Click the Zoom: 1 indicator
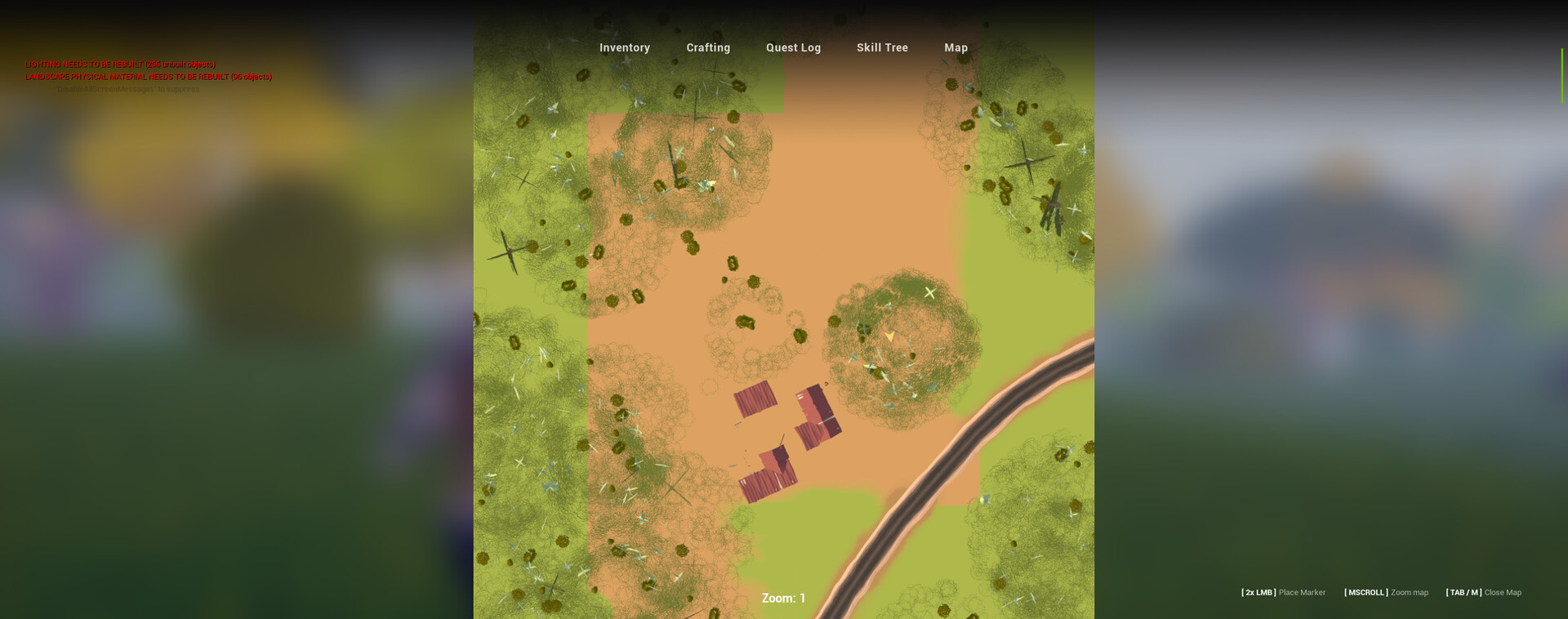 click(x=782, y=598)
